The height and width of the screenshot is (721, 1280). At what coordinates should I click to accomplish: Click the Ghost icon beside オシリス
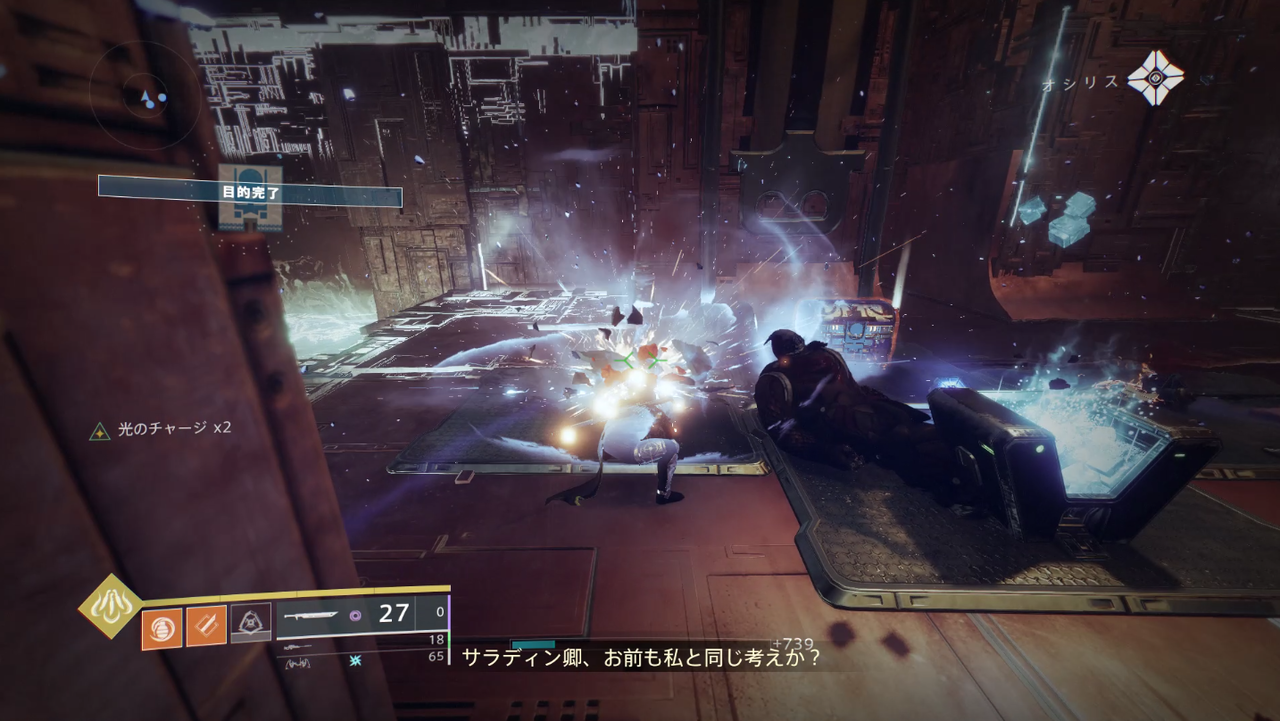pos(1155,78)
